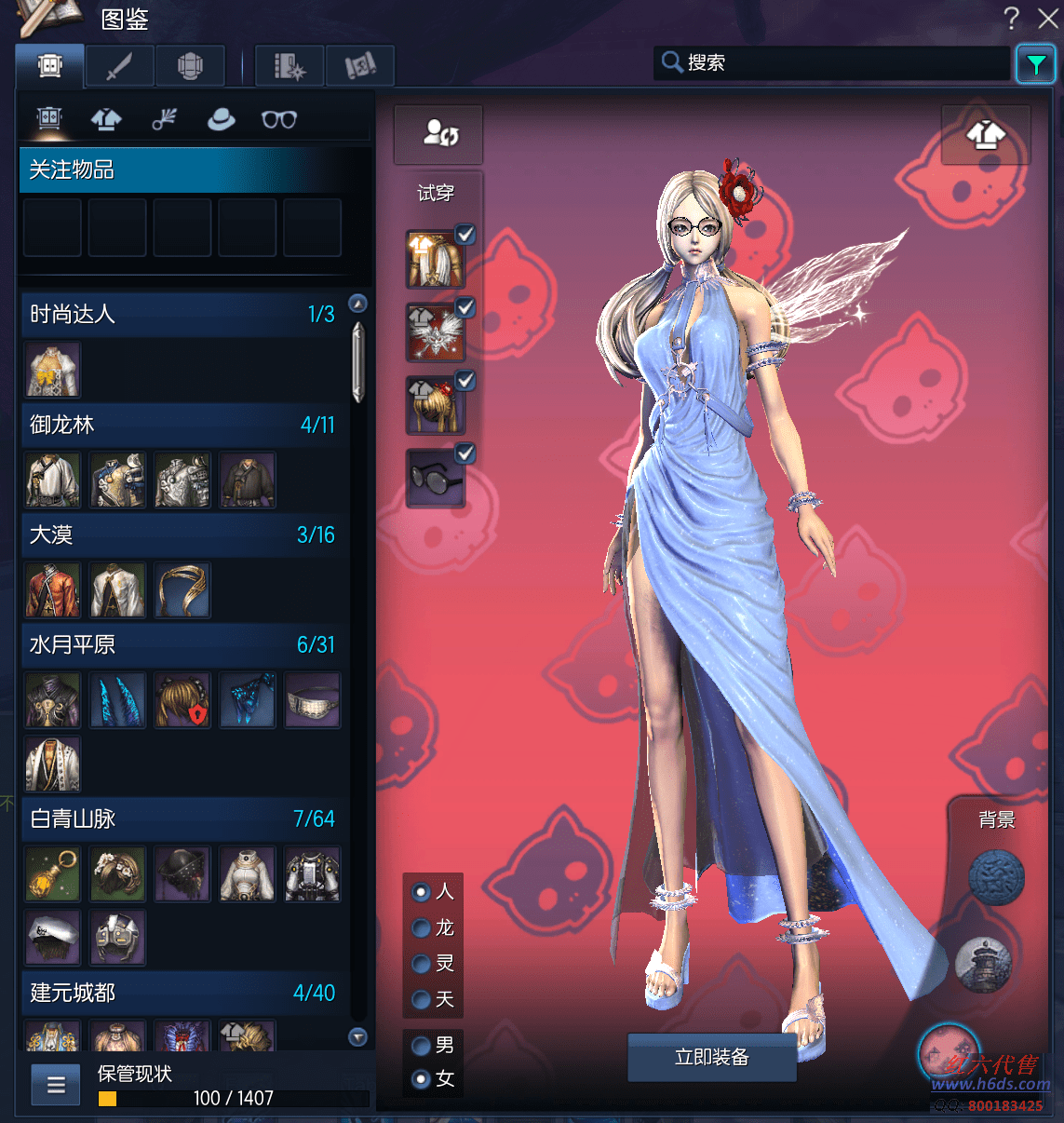
Task: Click the outfit shirt button top right
Action: point(986,136)
